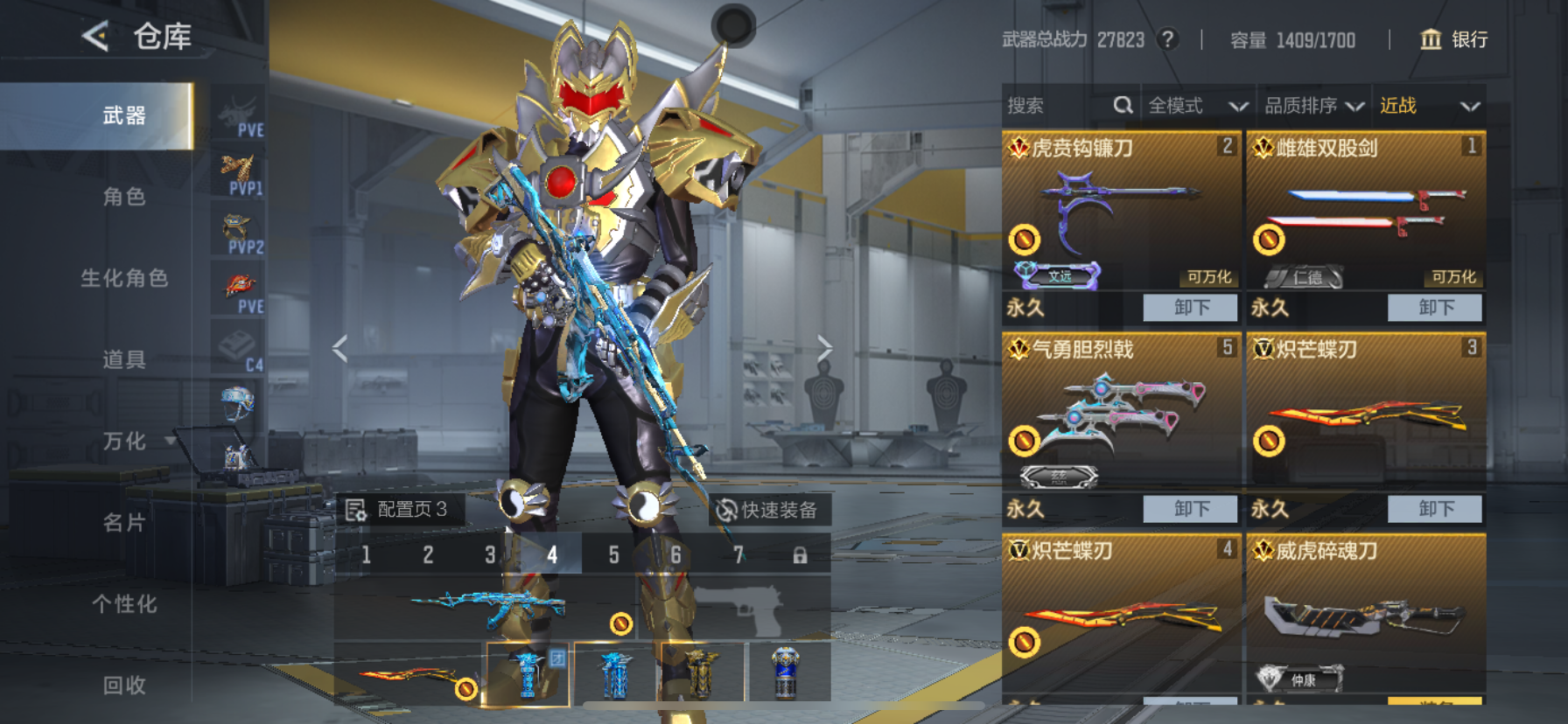This screenshot has height=724, width=1568.
Task: Open the 回收 recycle tab
Action: (124, 685)
